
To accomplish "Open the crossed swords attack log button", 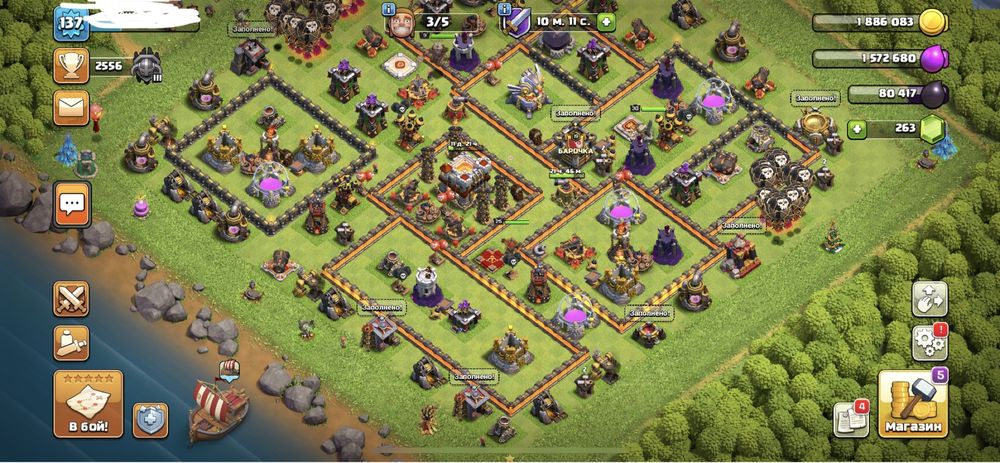I will [71, 298].
